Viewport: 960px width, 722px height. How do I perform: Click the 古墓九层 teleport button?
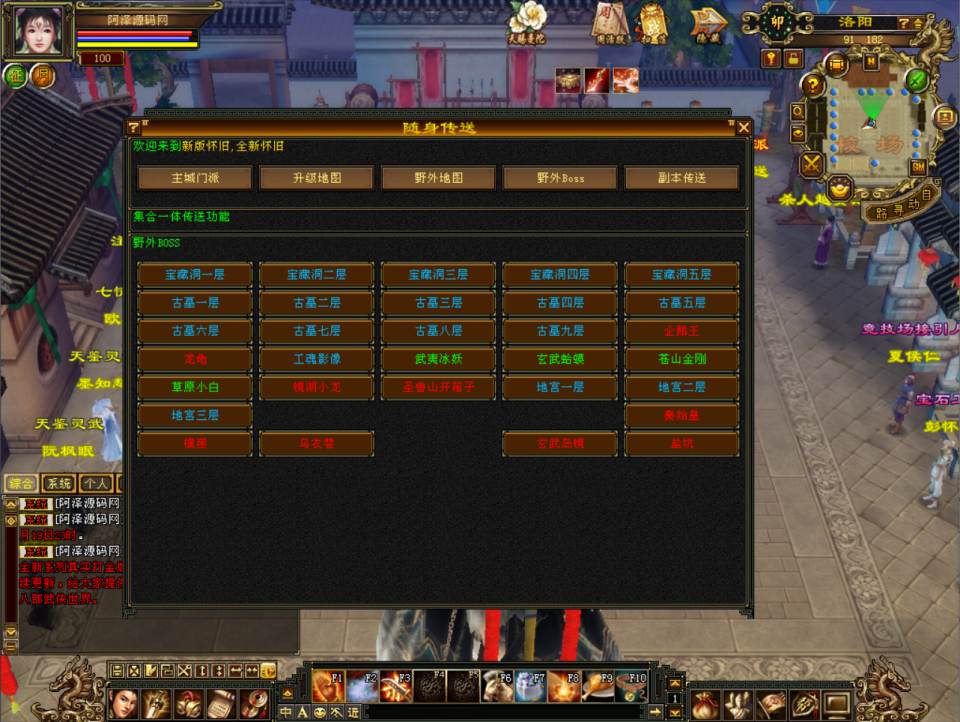click(x=560, y=330)
